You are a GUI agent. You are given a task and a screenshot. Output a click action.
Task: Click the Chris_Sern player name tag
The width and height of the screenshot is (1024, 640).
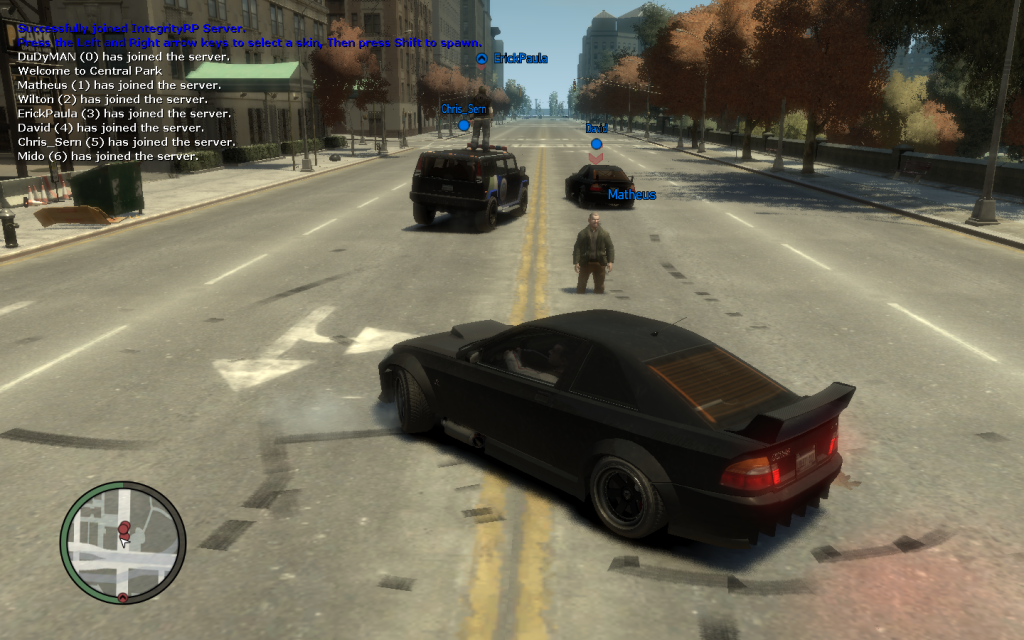tap(464, 109)
